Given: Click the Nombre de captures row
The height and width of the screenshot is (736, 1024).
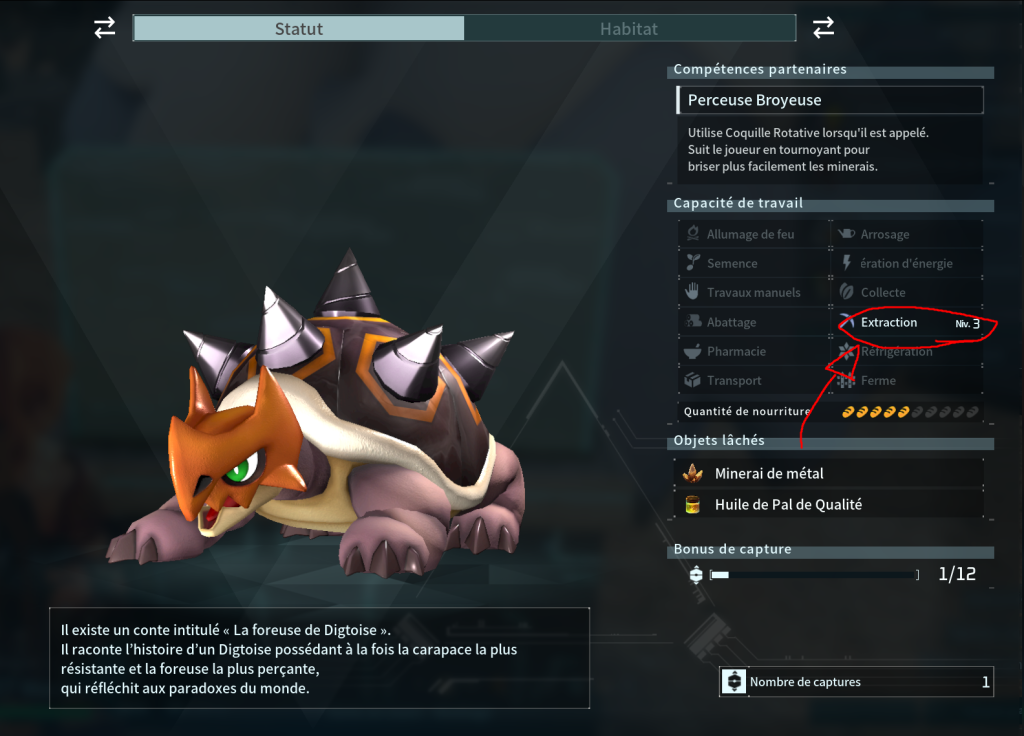Looking at the screenshot, I should pos(856,682).
